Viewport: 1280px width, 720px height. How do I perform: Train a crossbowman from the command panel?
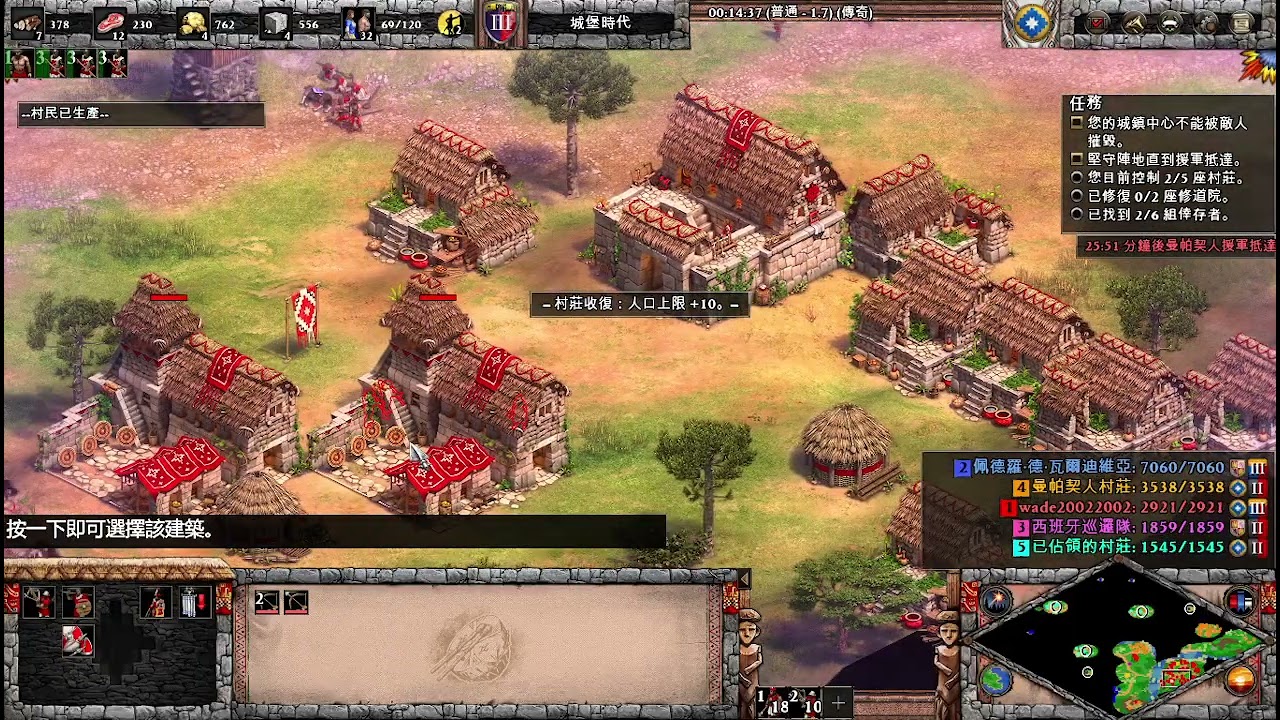(x=39, y=603)
